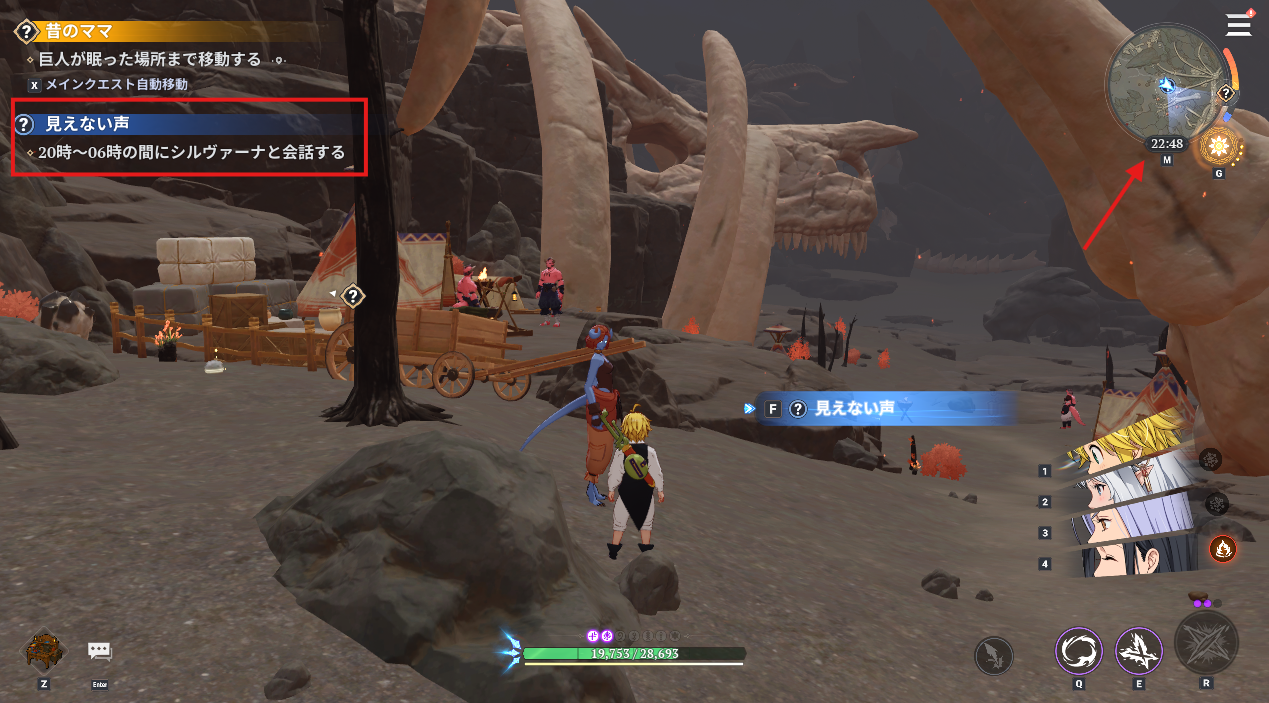Click the greyed-out feather skill icon
Image resolution: width=1269 pixels, height=703 pixels.
point(994,656)
